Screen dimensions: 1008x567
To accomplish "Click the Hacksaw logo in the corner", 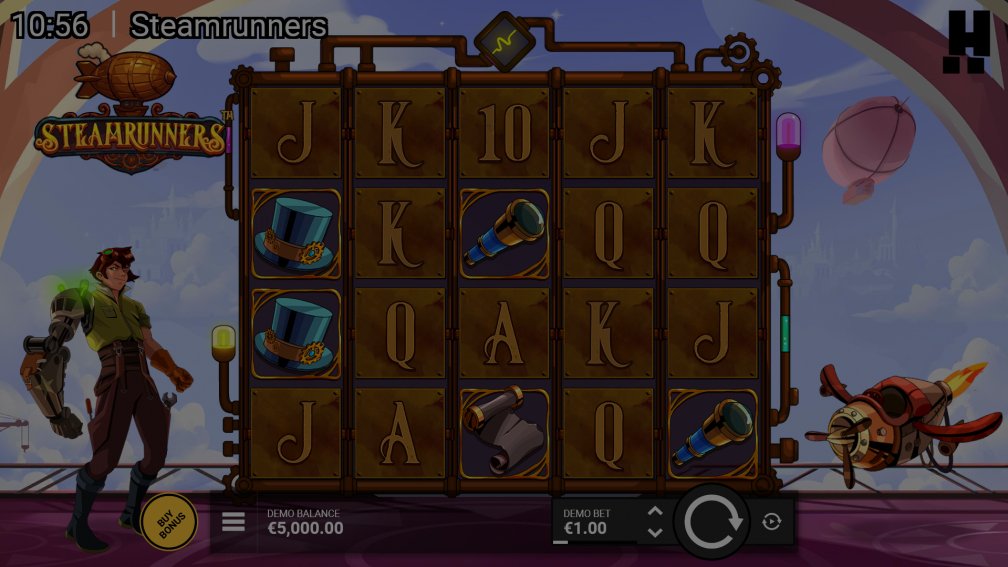I will click(x=967, y=42).
